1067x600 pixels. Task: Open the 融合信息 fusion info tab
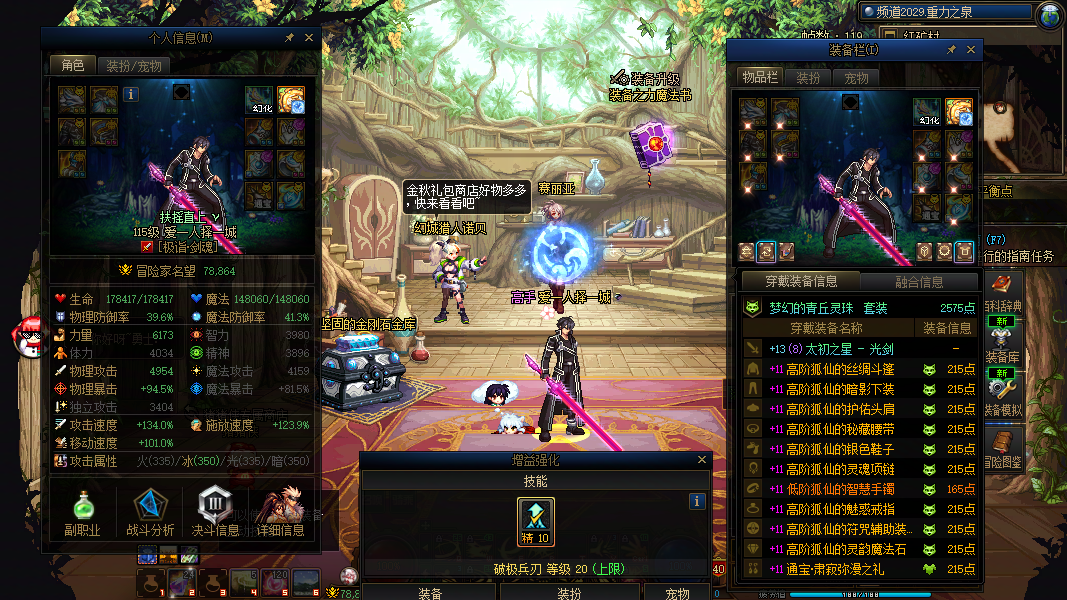(918, 281)
